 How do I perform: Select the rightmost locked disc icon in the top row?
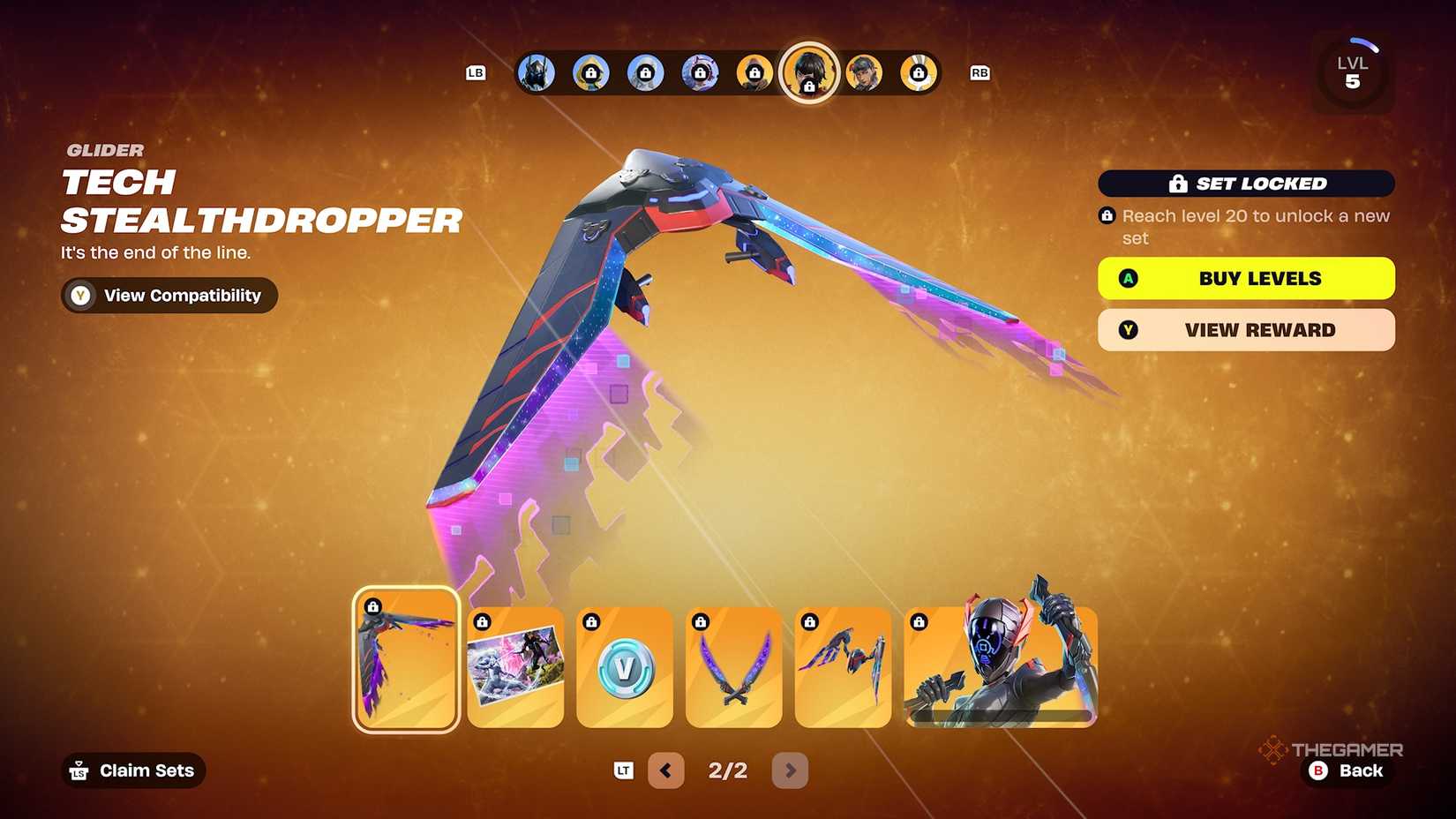tap(918, 73)
